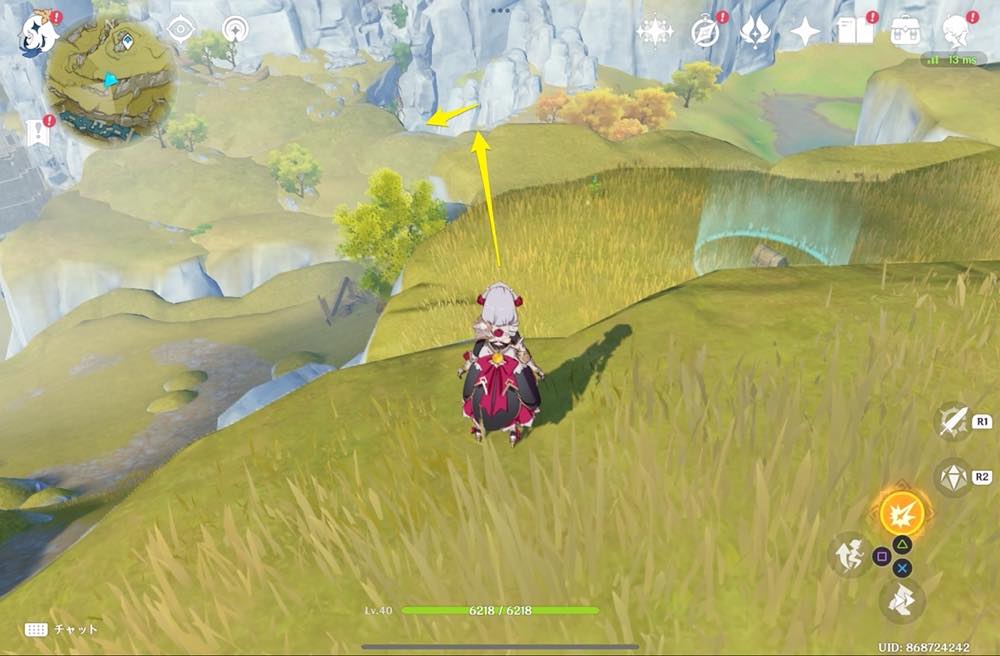
Task: Use the sword normal attack button
Action: pos(953,421)
